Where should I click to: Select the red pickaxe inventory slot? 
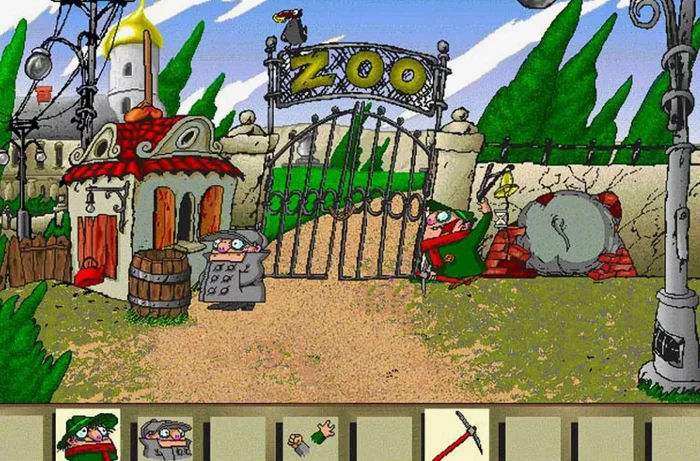pos(456,436)
